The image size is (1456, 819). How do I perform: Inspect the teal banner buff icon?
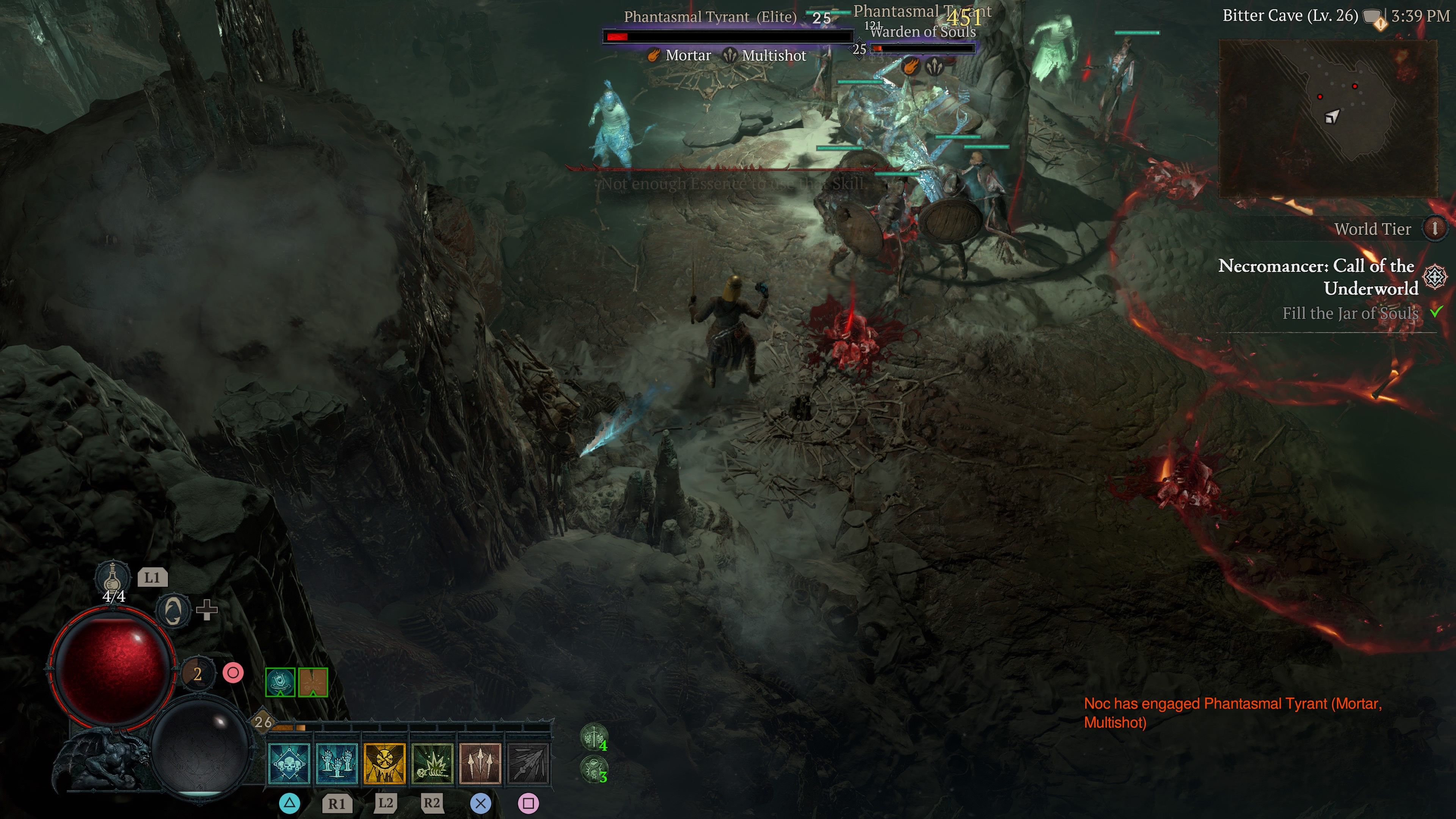[x=280, y=682]
